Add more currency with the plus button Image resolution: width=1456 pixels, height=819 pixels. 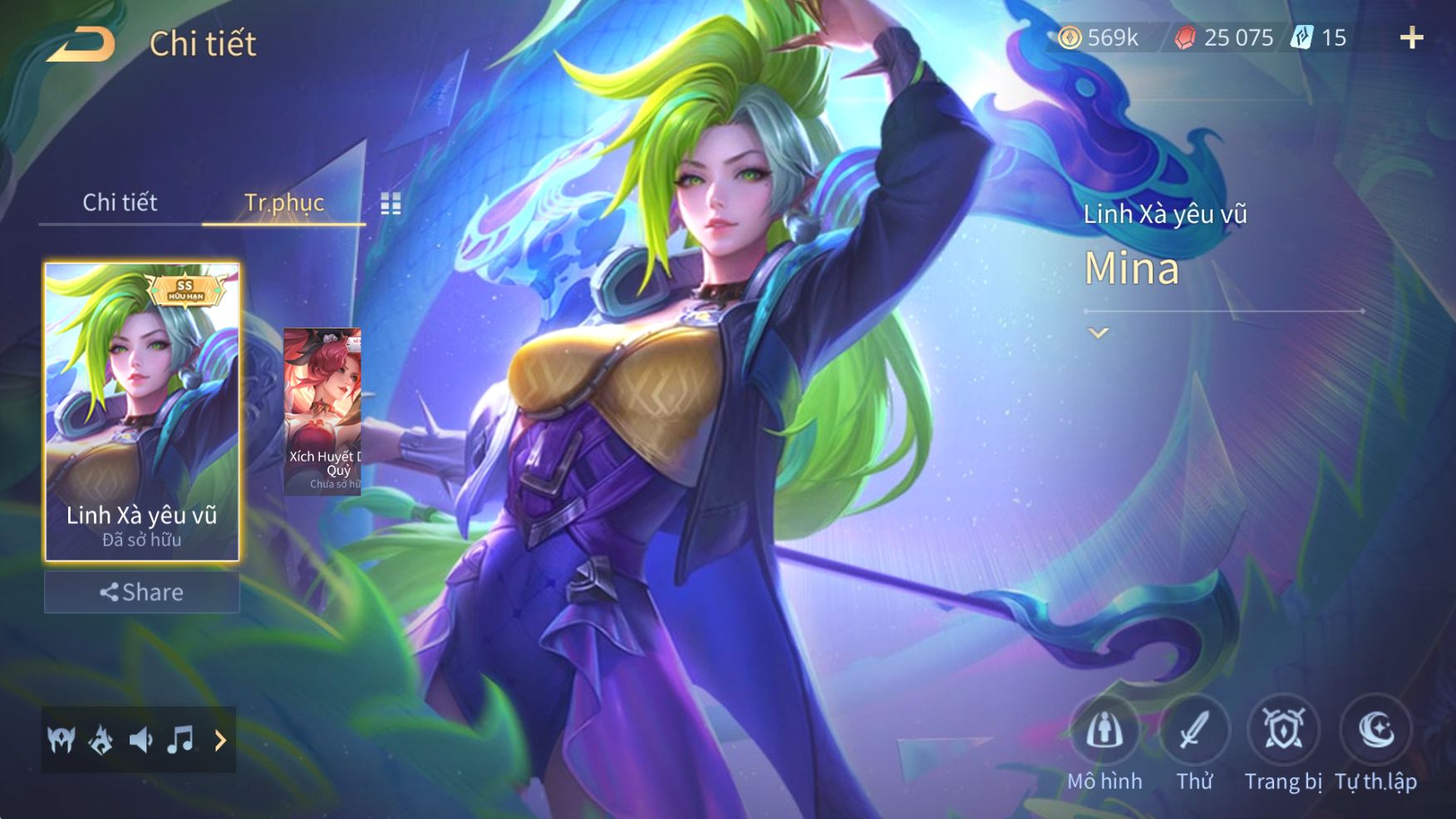coord(1411,37)
